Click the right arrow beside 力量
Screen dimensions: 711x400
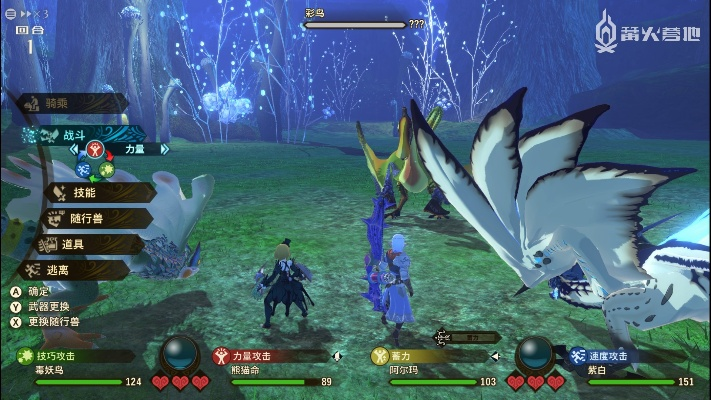[165, 149]
